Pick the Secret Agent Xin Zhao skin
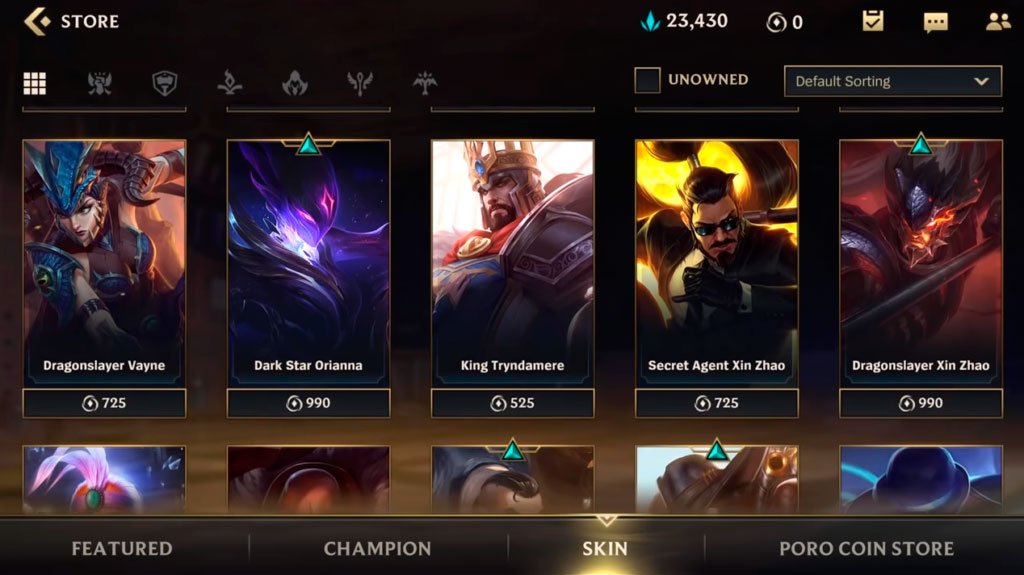 (716, 262)
